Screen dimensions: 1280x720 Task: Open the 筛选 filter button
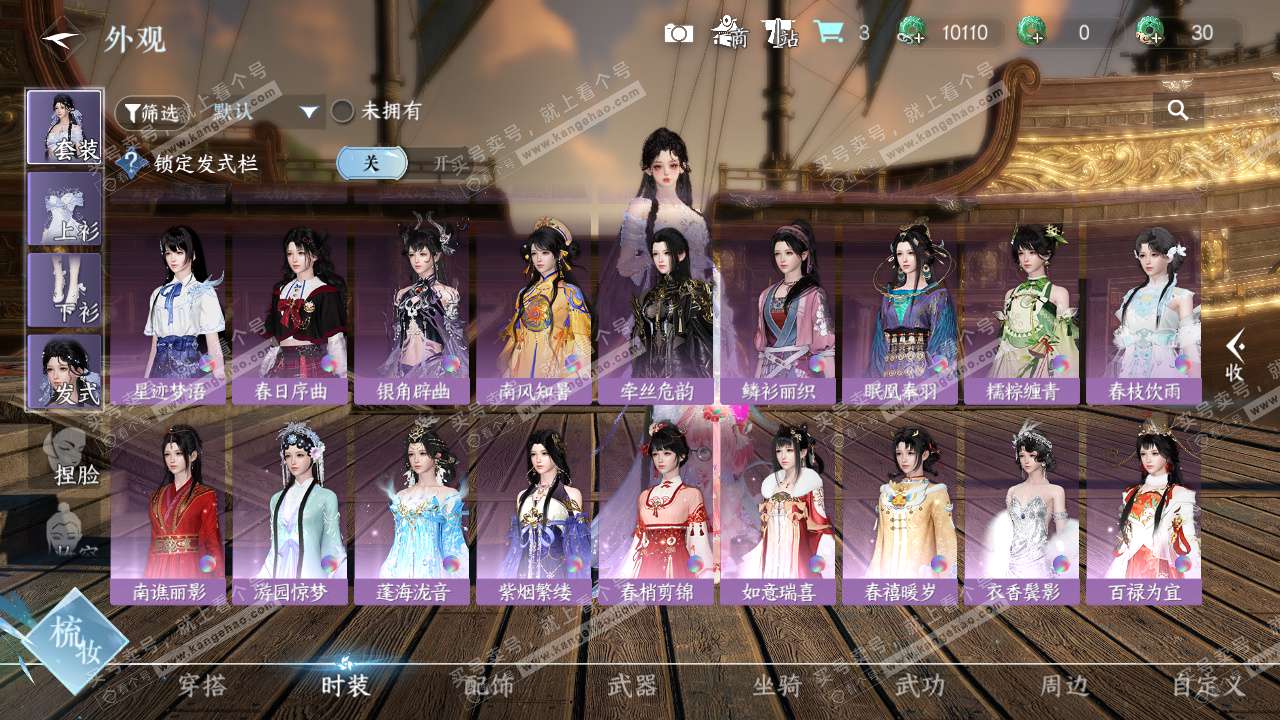pyautogui.click(x=151, y=113)
